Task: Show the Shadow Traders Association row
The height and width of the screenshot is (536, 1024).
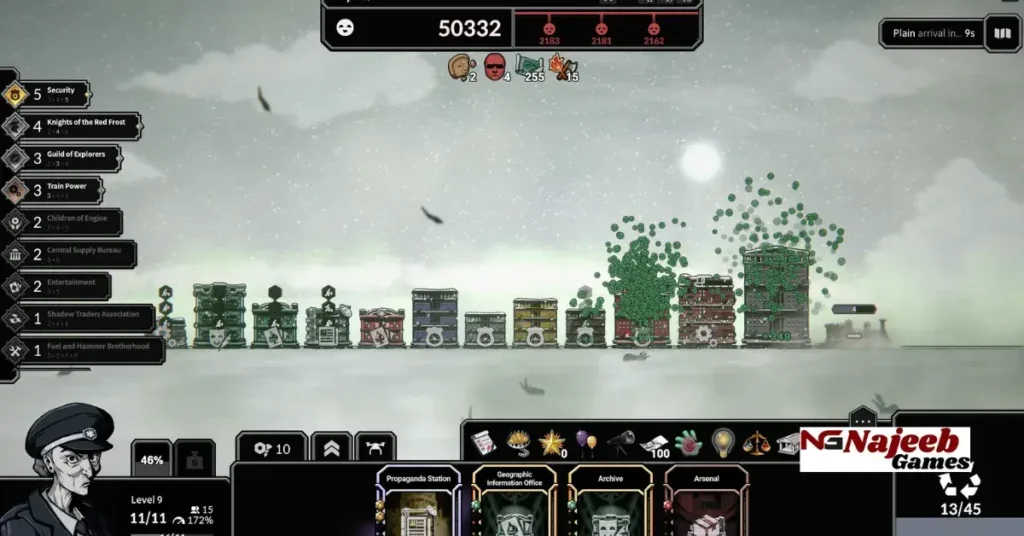Action: pos(78,318)
